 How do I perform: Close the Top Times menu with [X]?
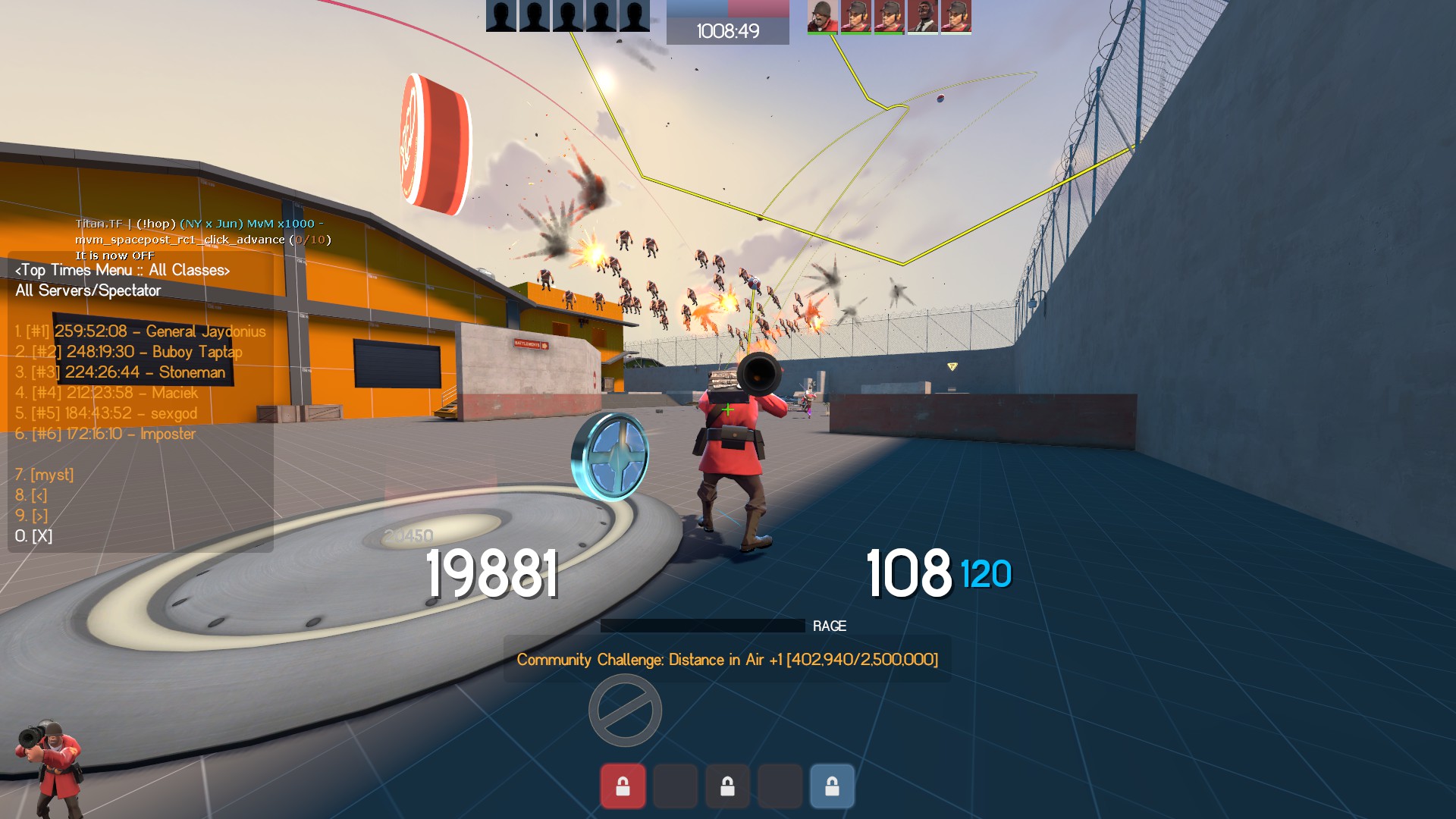coord(34,536)
